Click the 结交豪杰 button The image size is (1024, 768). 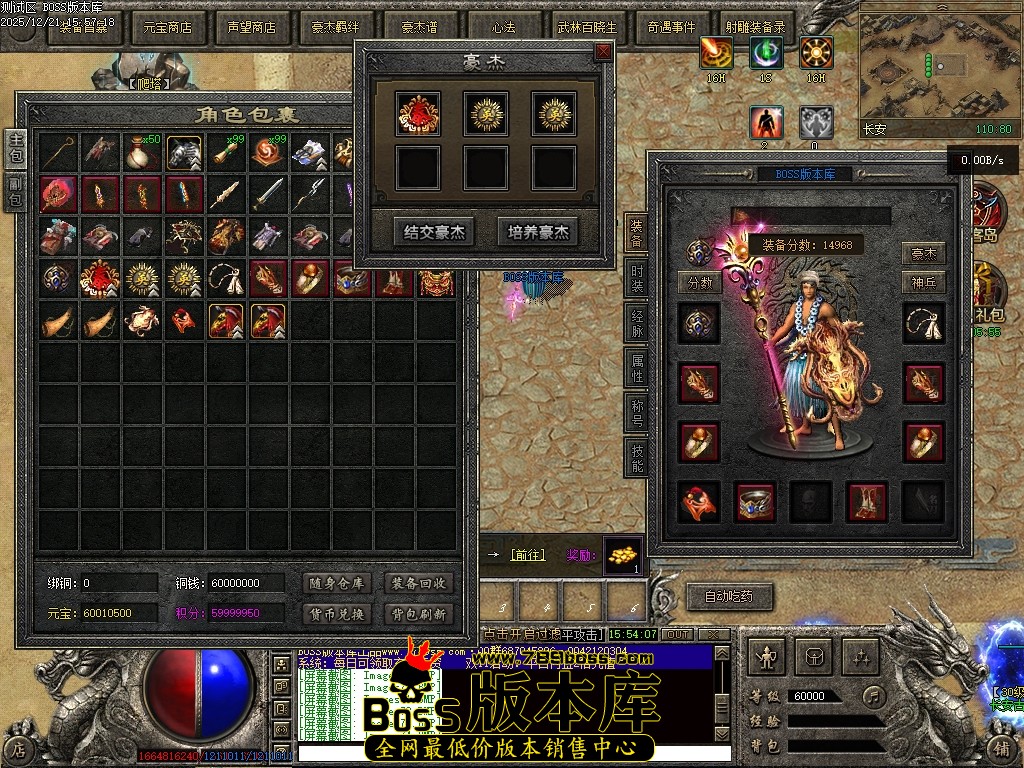[434, 232]
